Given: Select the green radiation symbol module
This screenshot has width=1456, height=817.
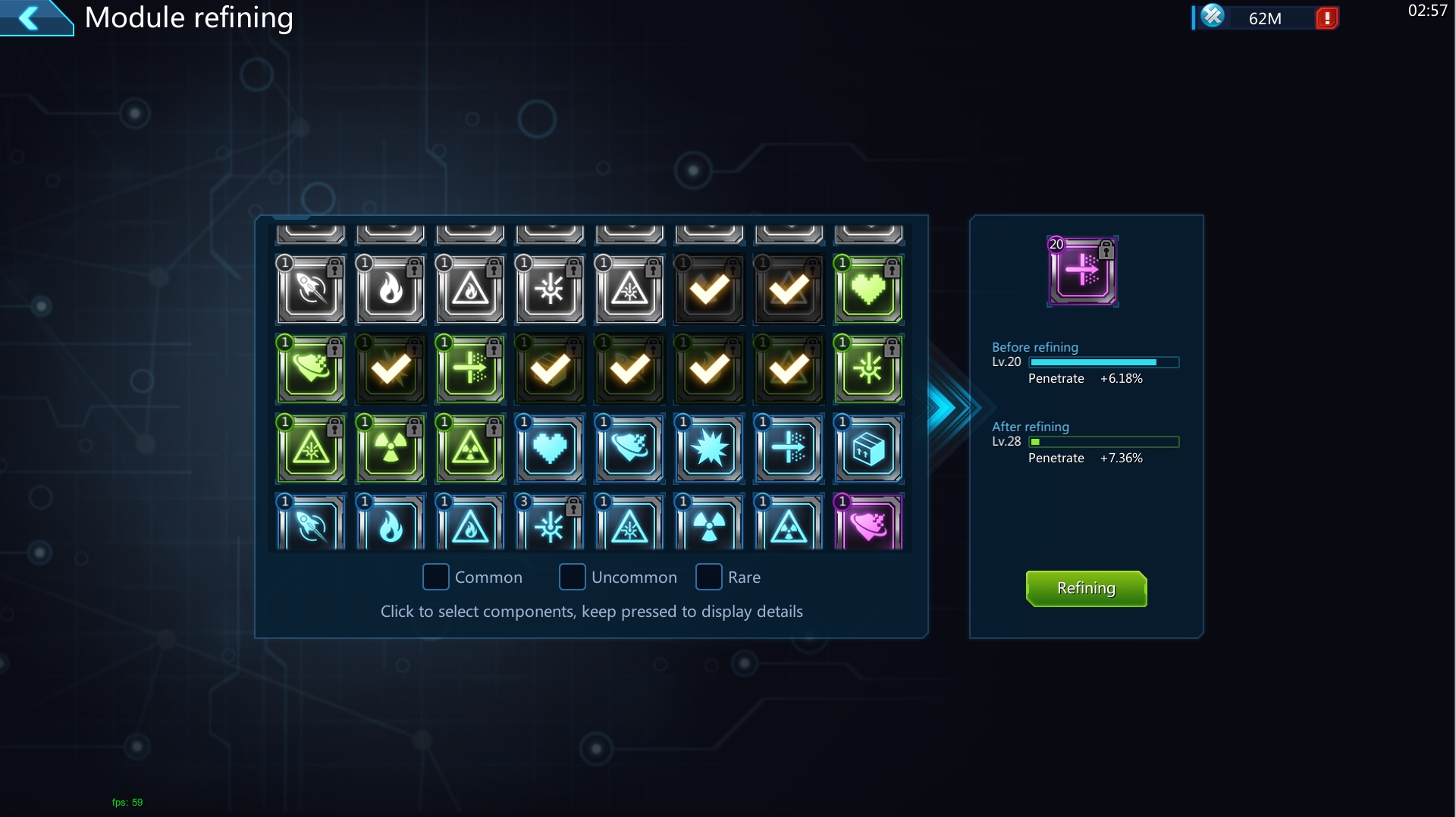Looking at the screenshot, I should click(391, 449).
